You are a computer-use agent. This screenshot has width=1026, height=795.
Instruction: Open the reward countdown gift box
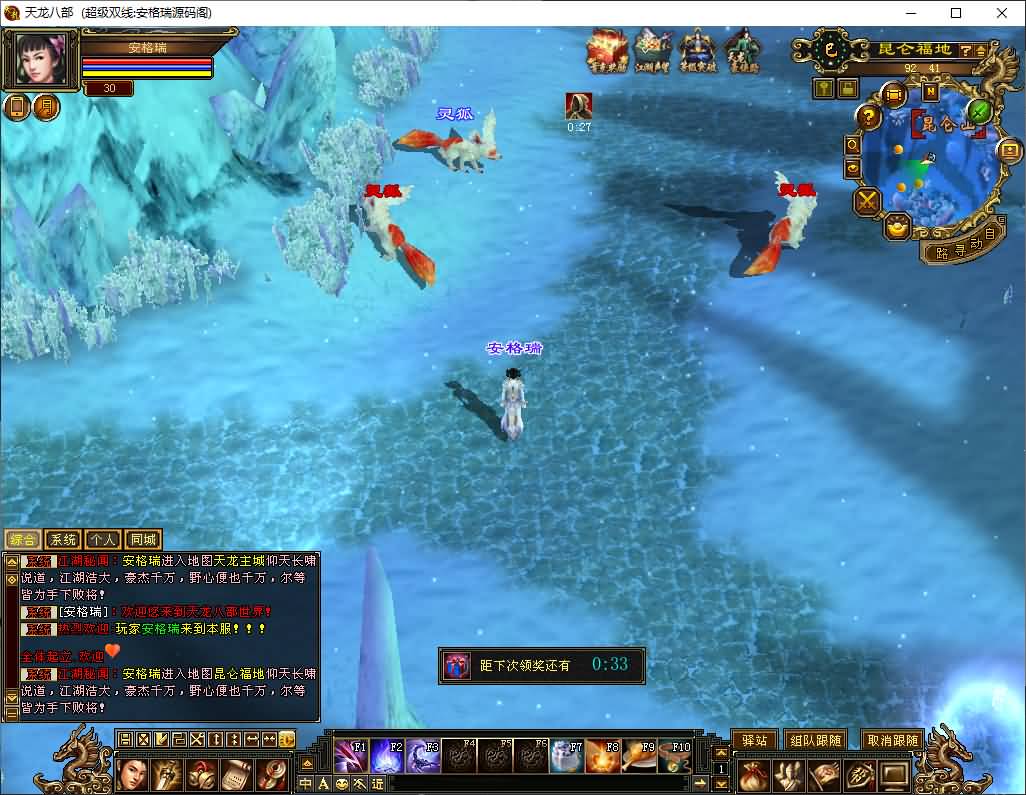(x=458, y=665)
